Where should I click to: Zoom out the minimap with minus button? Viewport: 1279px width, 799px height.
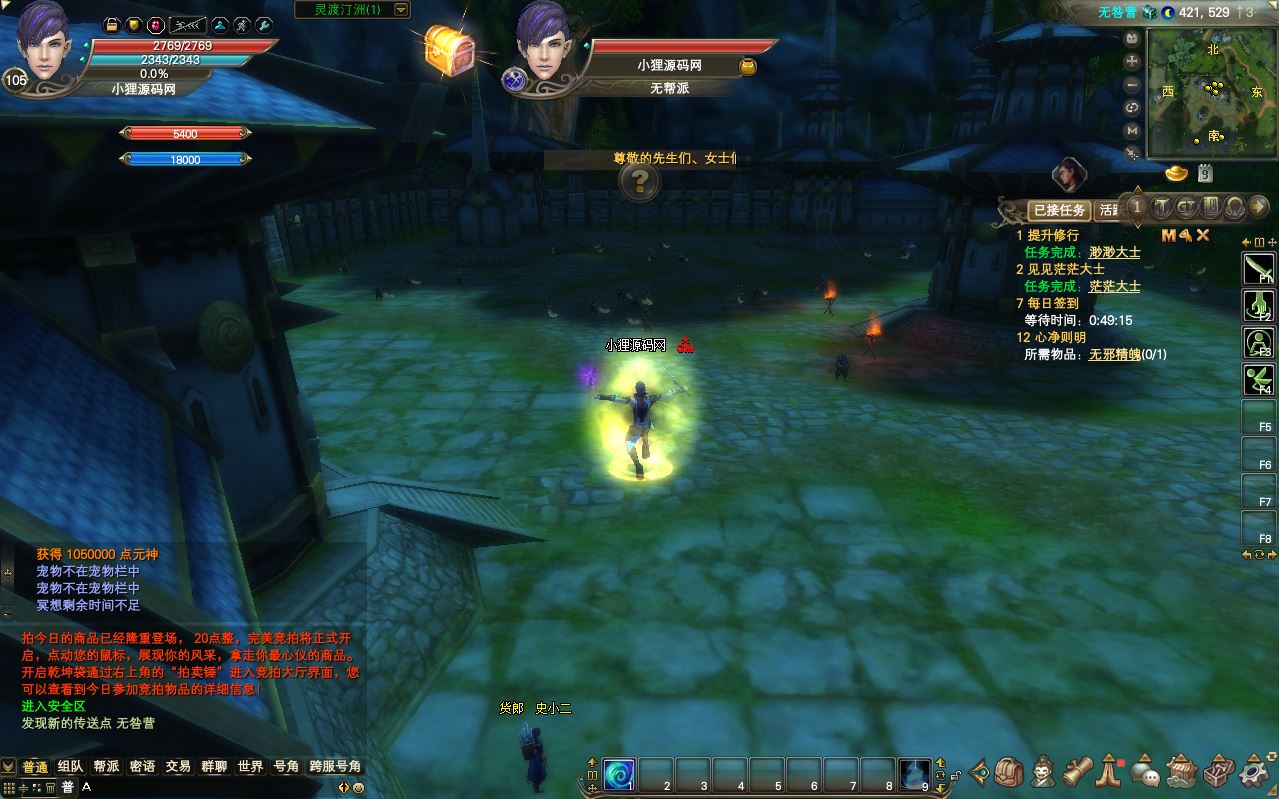click(1132, 83)
